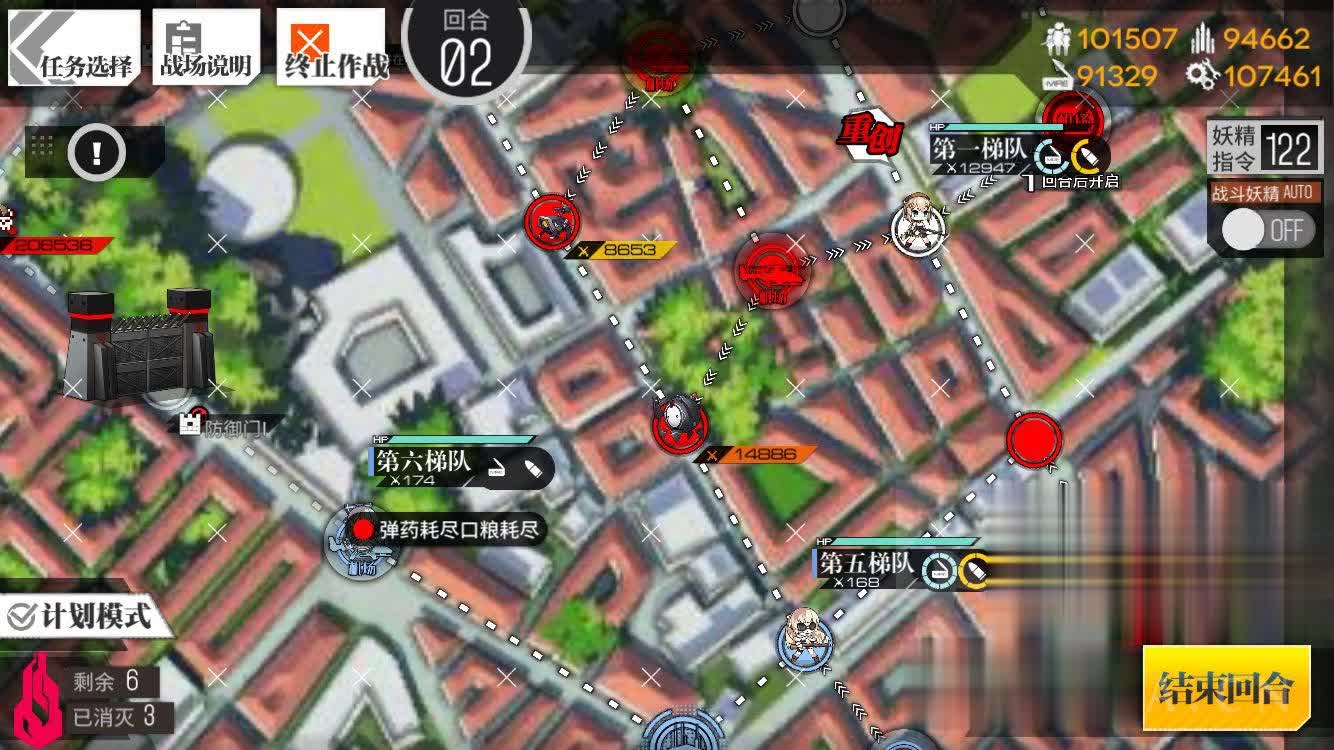This screenshot has height=750, width=1334.
Task: Go back to 任务选择 mission select
Action: pos(75,48)
